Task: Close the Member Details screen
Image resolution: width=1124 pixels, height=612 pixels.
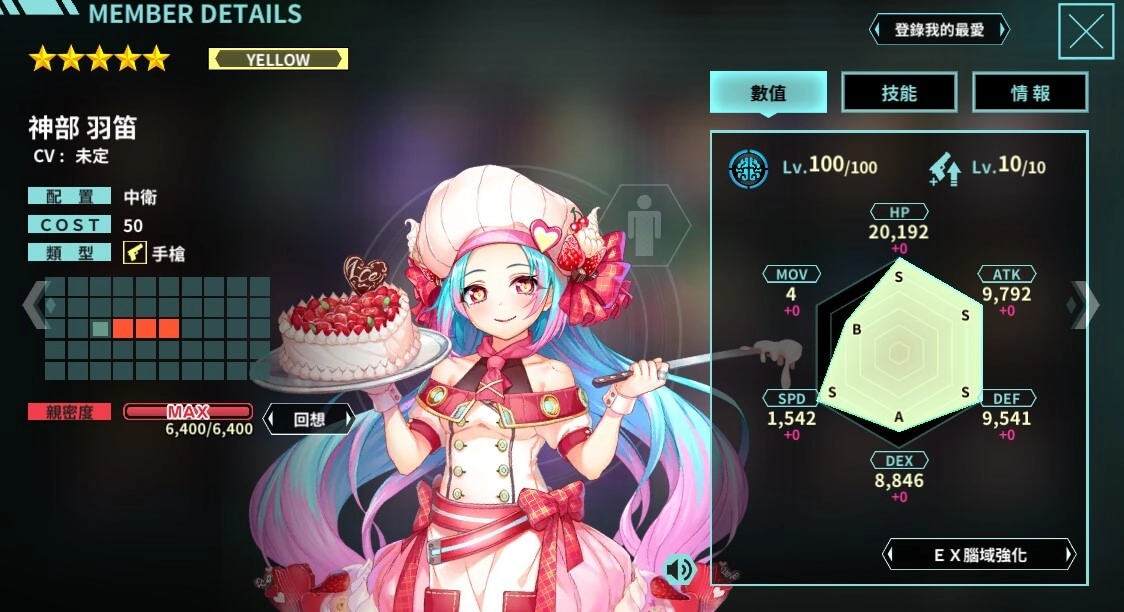Action: point(1085,32)
